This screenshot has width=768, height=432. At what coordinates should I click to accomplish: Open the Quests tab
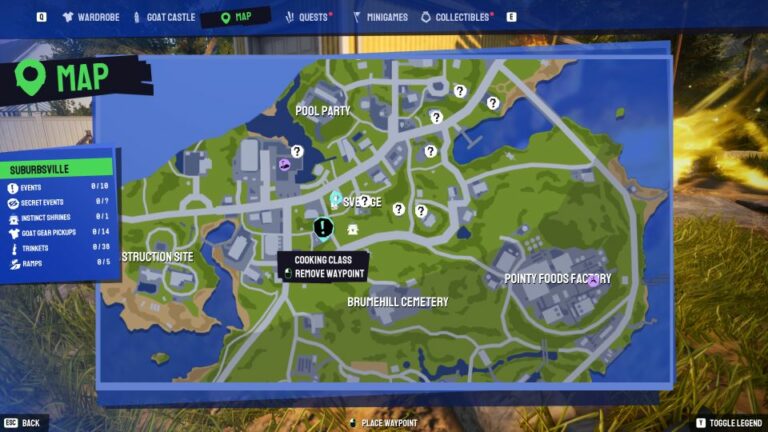tap(308, 17)
